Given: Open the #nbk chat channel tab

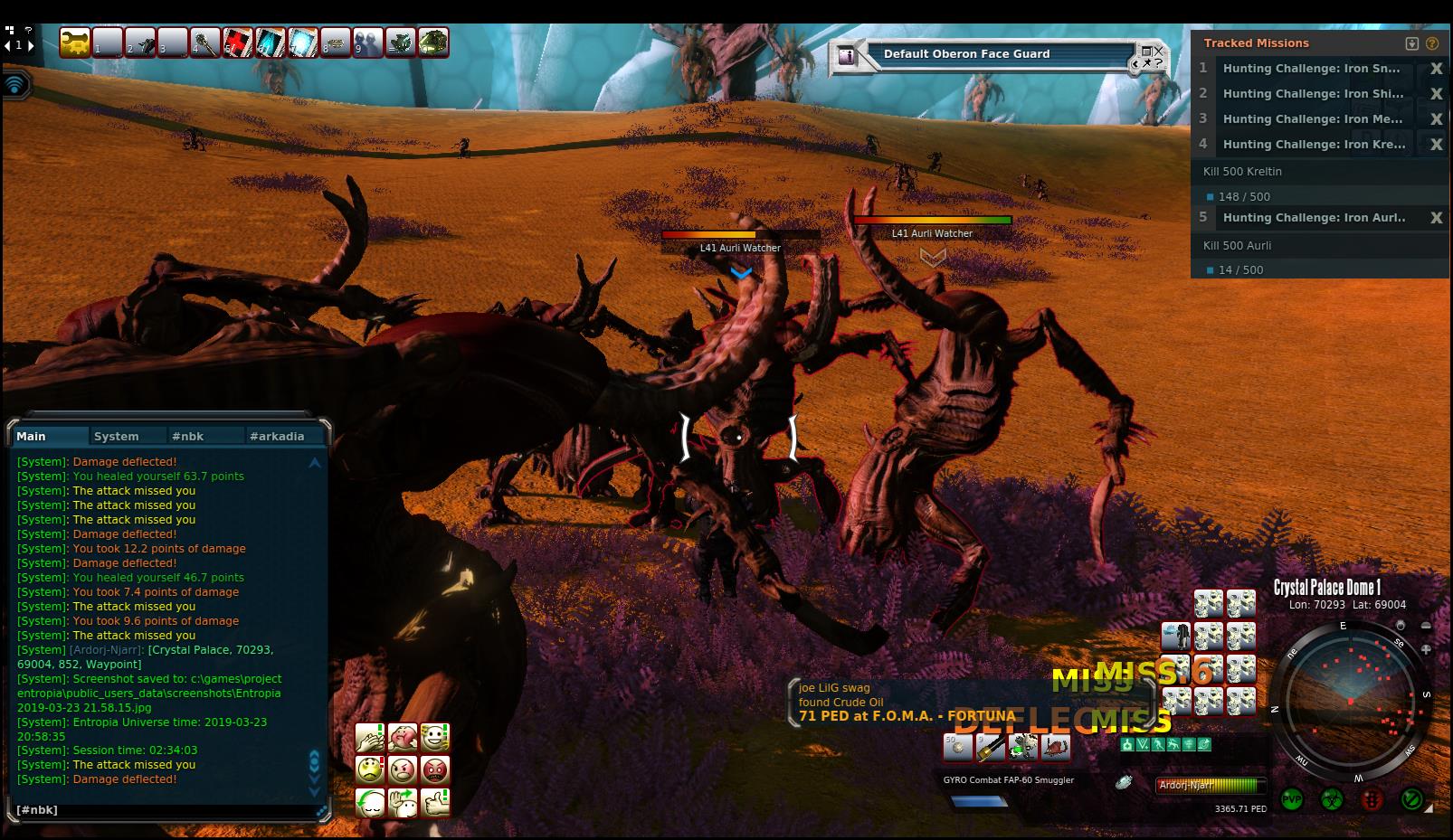Looking at the screenshot, I should 188,436.
